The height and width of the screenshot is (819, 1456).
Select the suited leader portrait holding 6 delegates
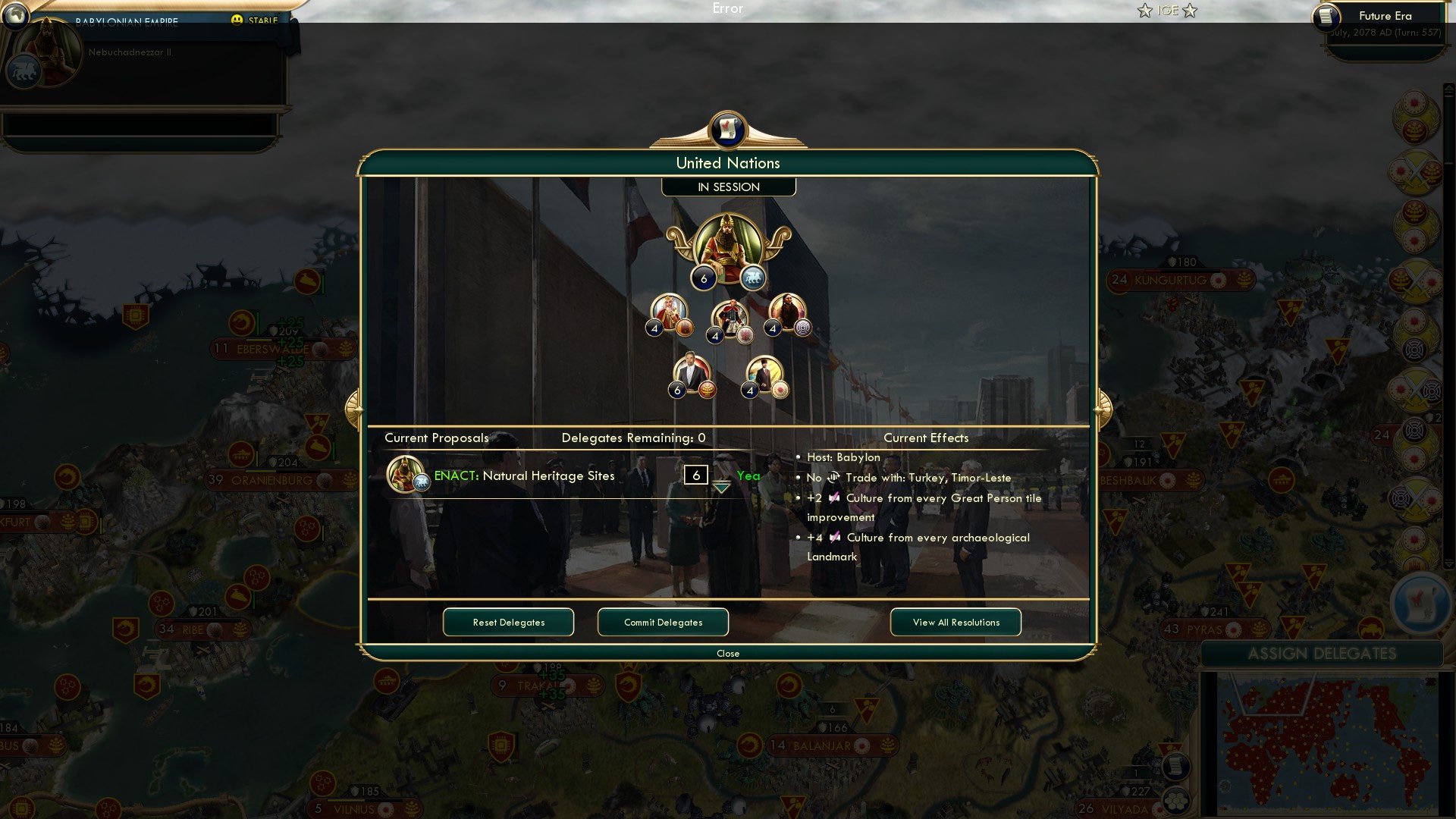coord(692,372)
